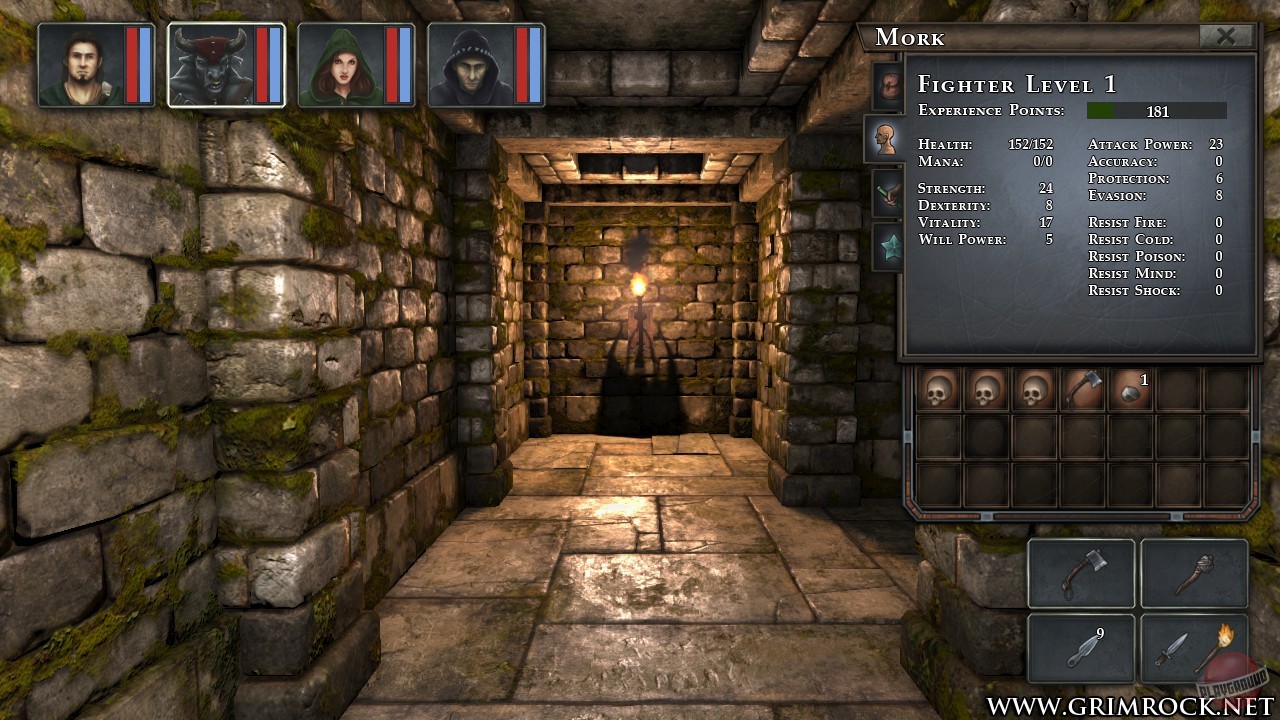Open Mork's inventory bag tab
The image size is (1280, 720).
point(887,85)
